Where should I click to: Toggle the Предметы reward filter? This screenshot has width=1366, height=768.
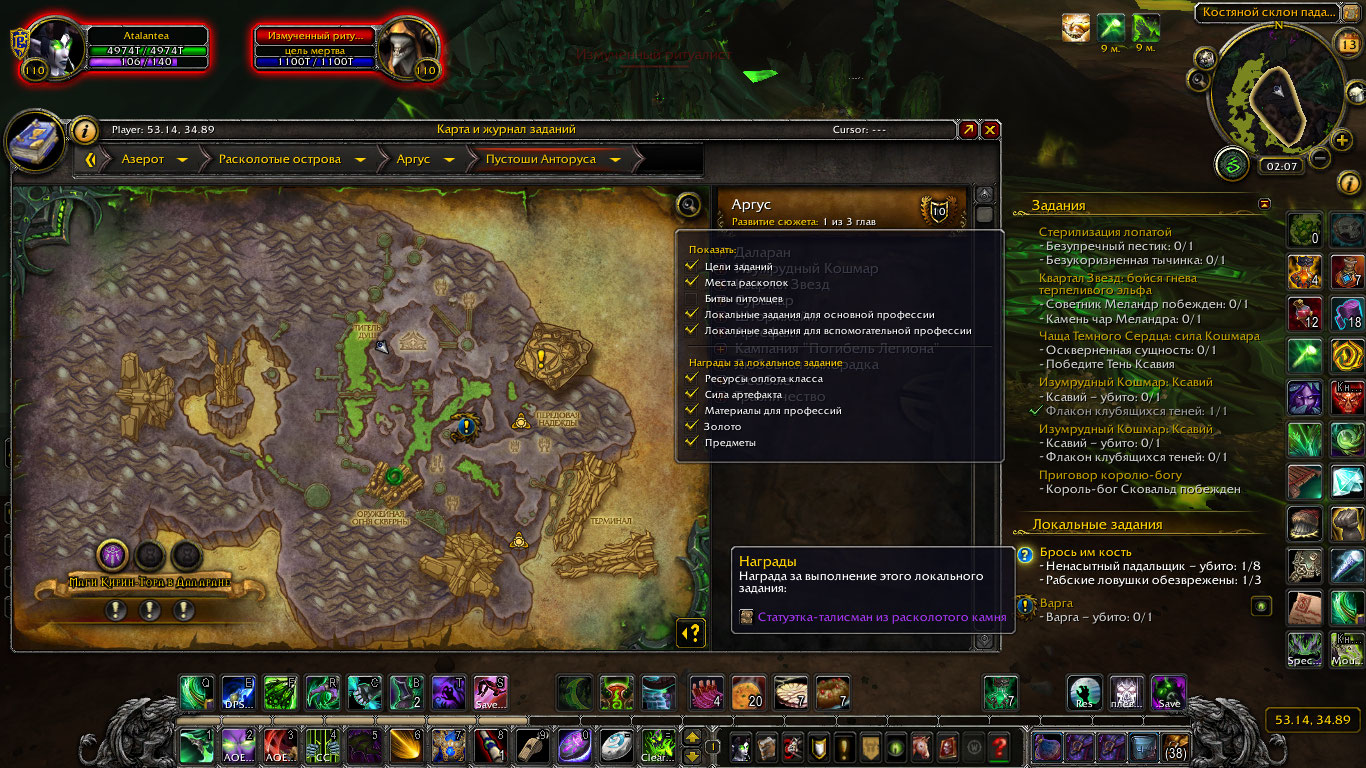pos(691,443)
